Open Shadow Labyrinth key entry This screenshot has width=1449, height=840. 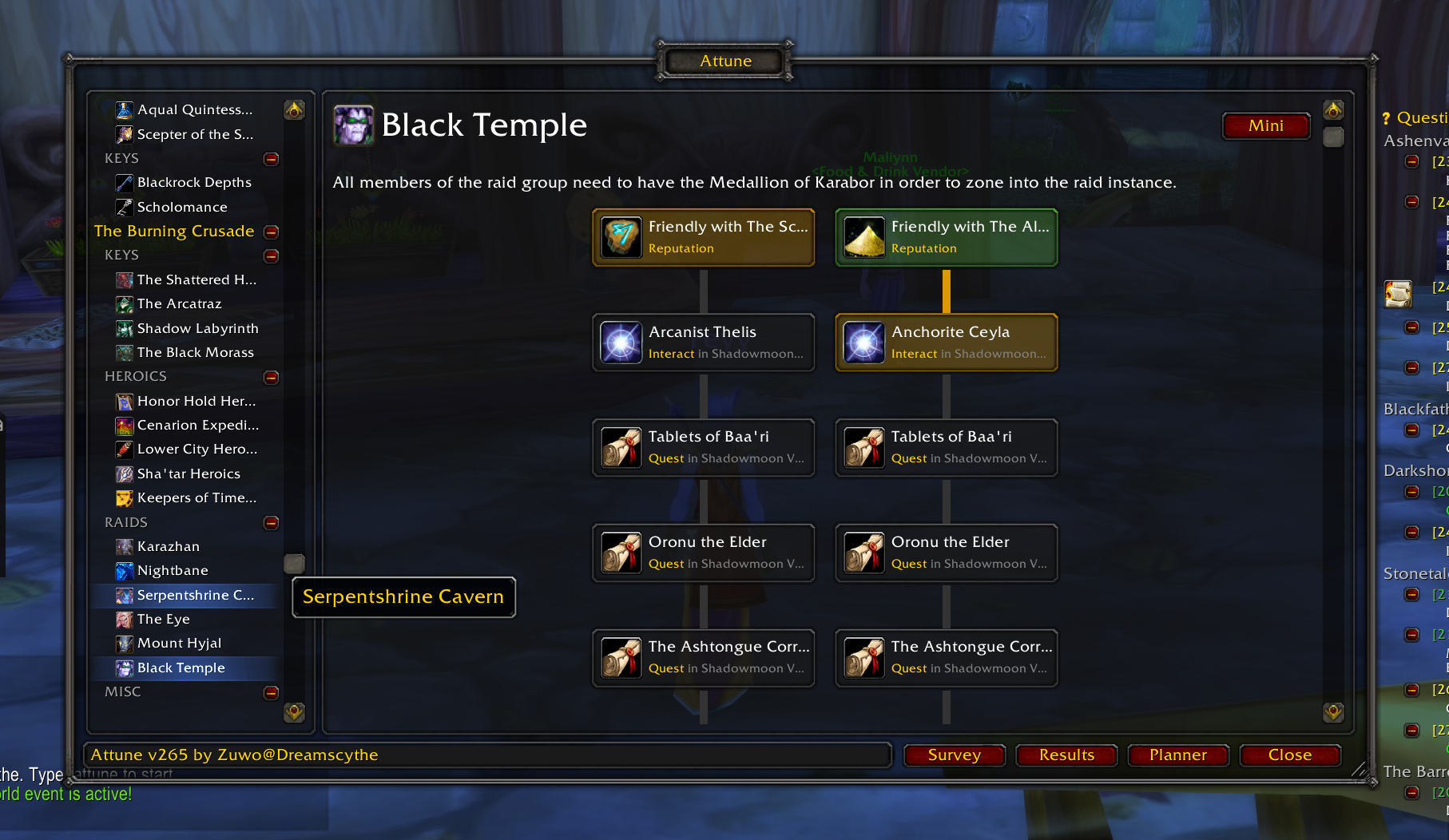coord(197,328)
